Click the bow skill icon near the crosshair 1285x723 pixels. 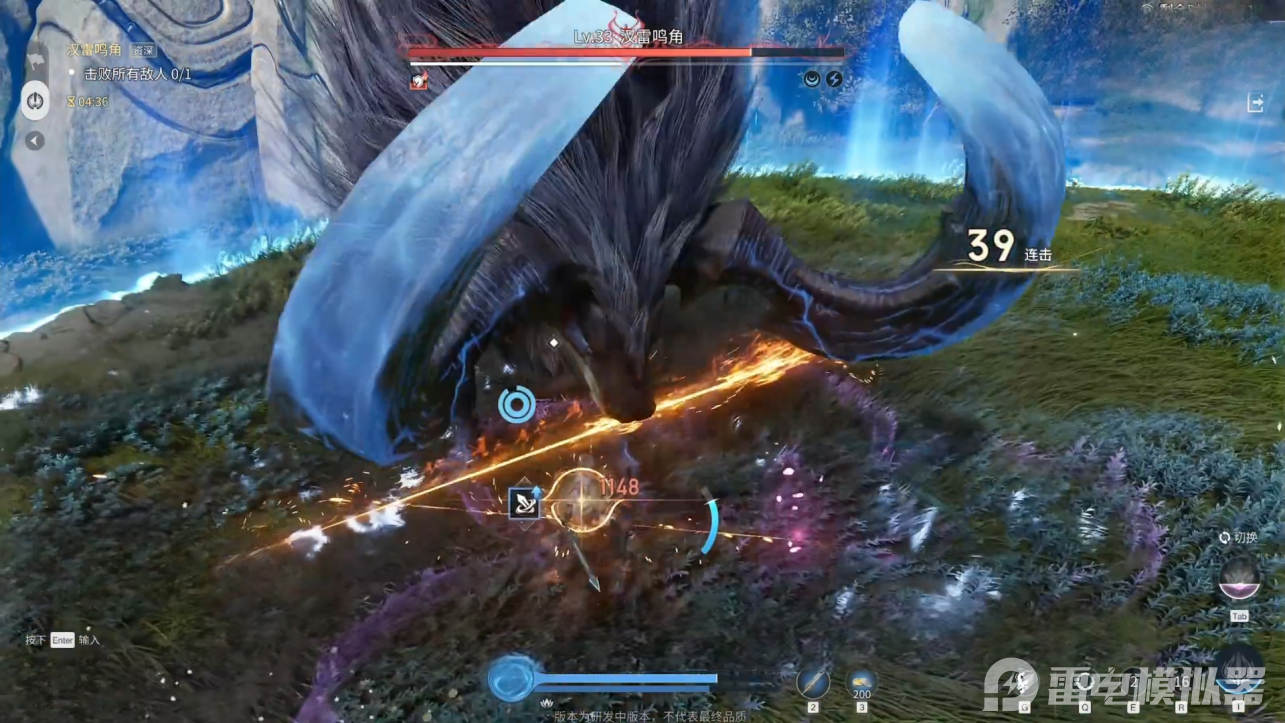(524, 502)
